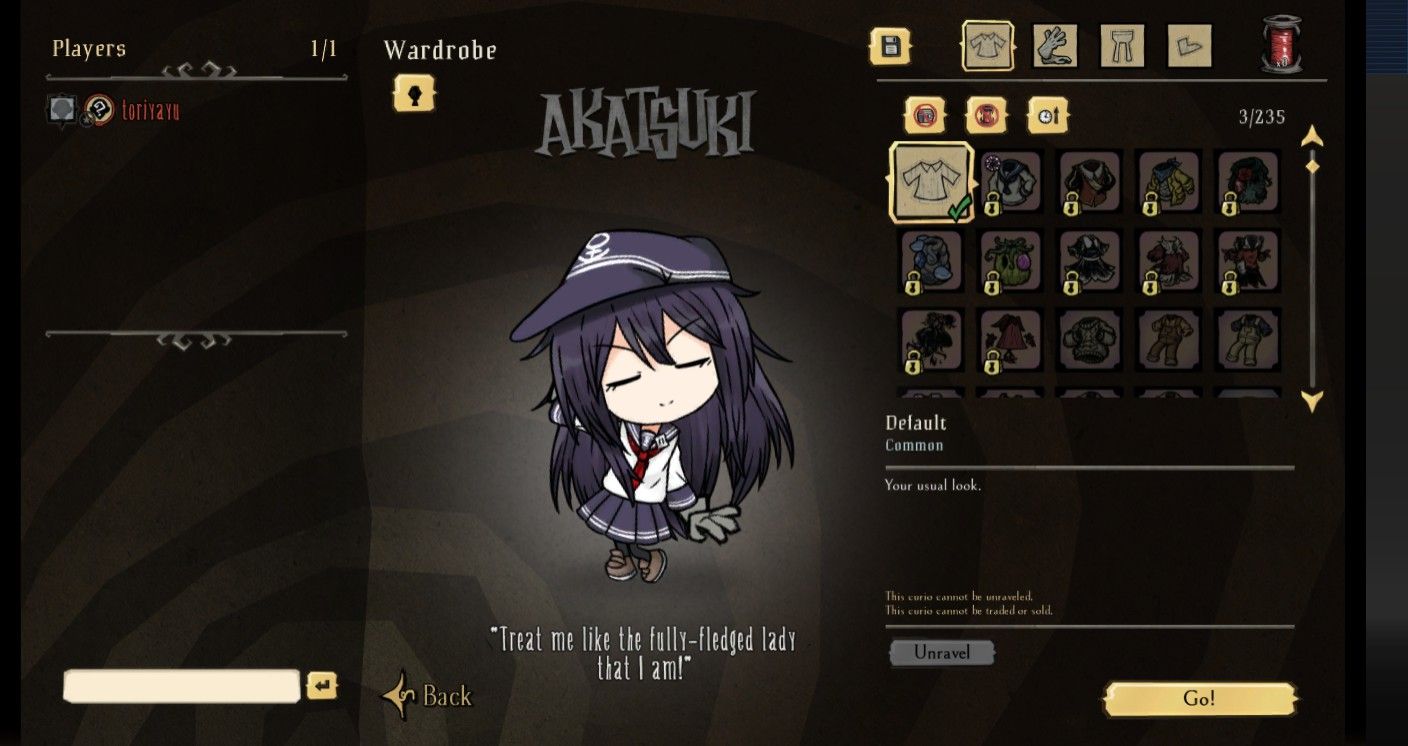
Task: Click the green checkmark on Default skin
Action: pos(958,207)
